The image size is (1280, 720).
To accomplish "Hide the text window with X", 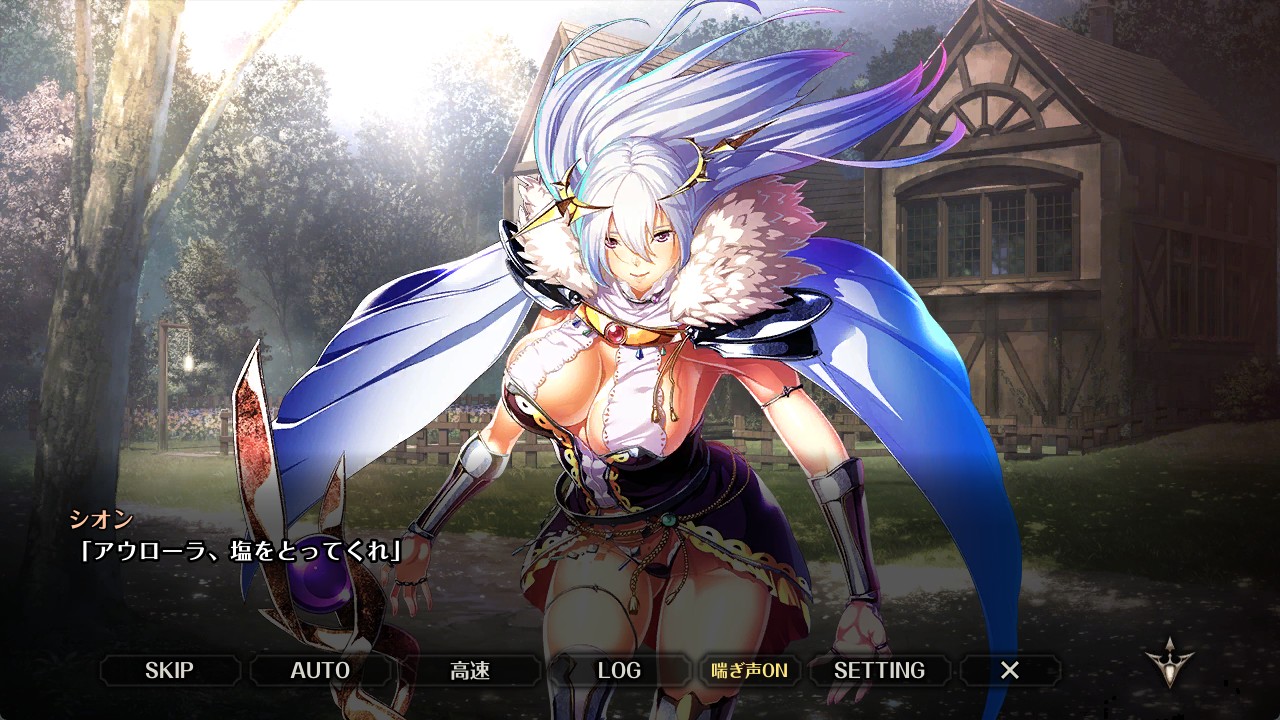I will pyautogui.click(x=1010, y=670).
